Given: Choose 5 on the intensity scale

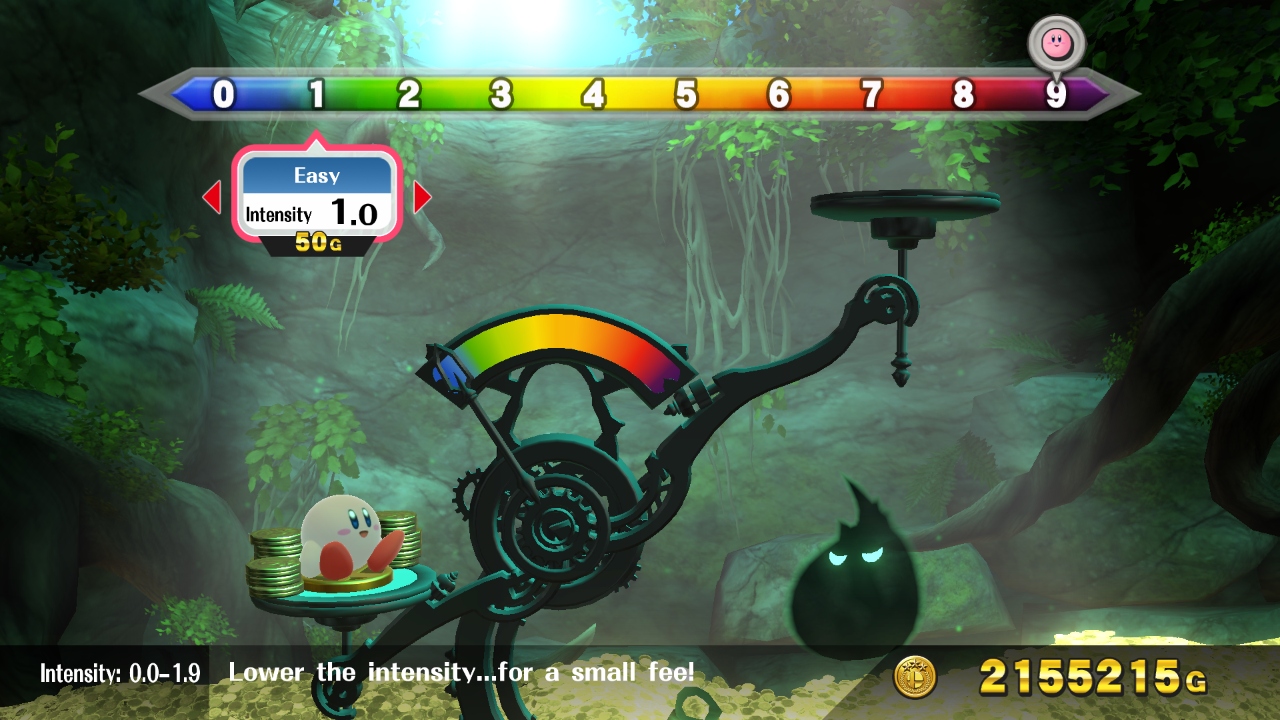Looking at the screenshot, I should point(686,95).
